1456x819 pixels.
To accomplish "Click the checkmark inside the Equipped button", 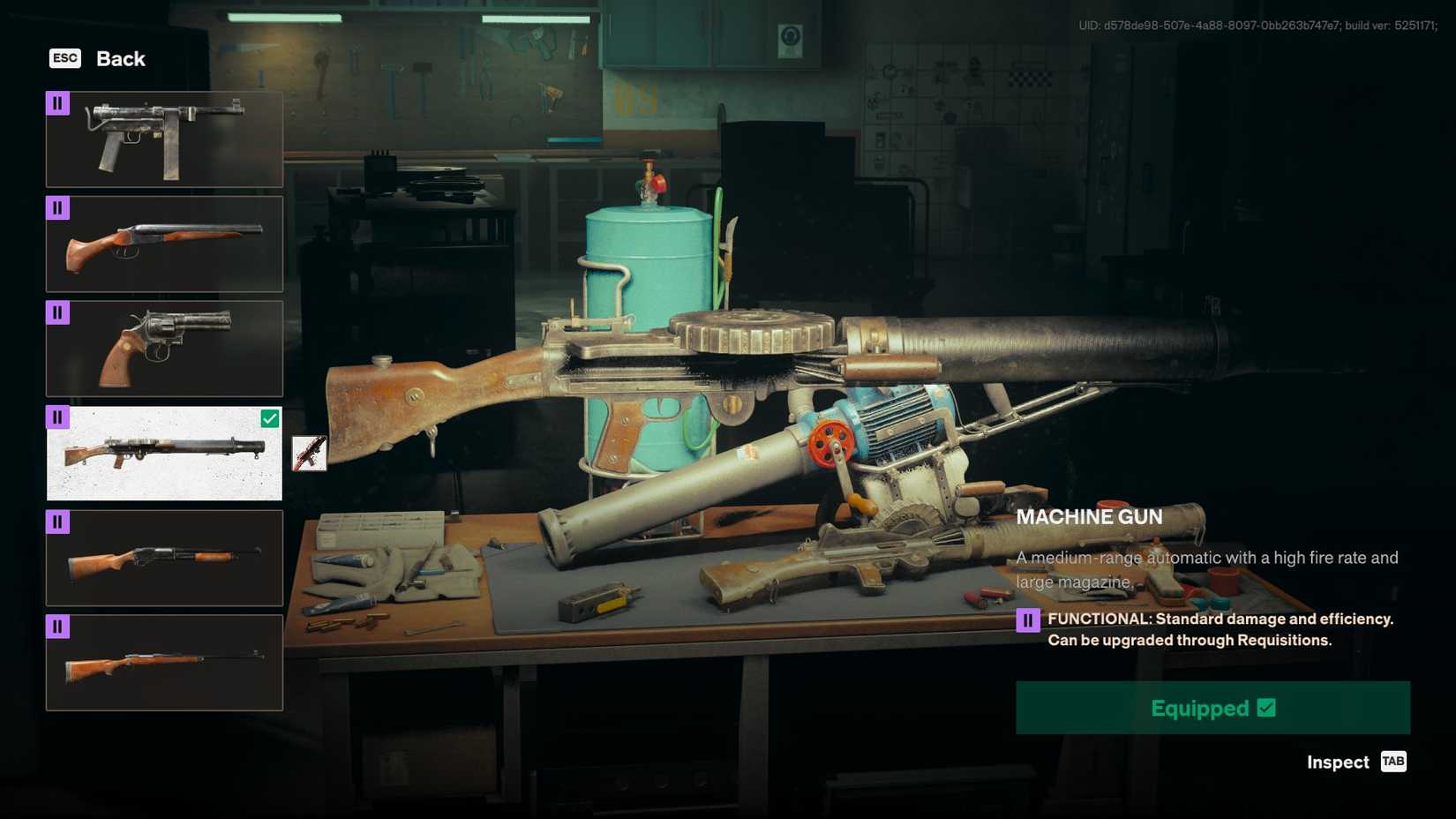I will [1266, 707].
